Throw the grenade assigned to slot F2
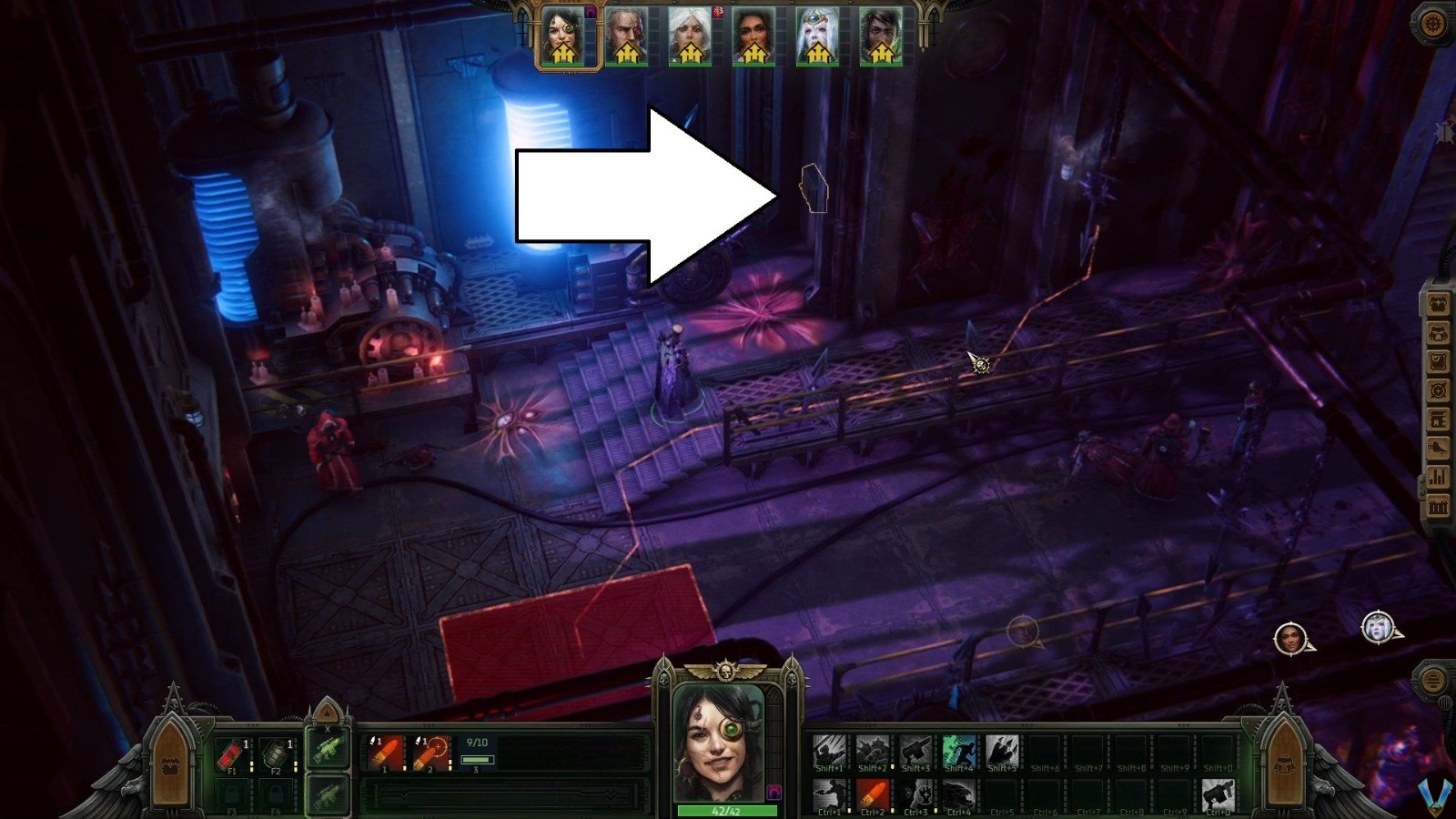Viewport: 1456px width, 819px height. coord(276,753)
